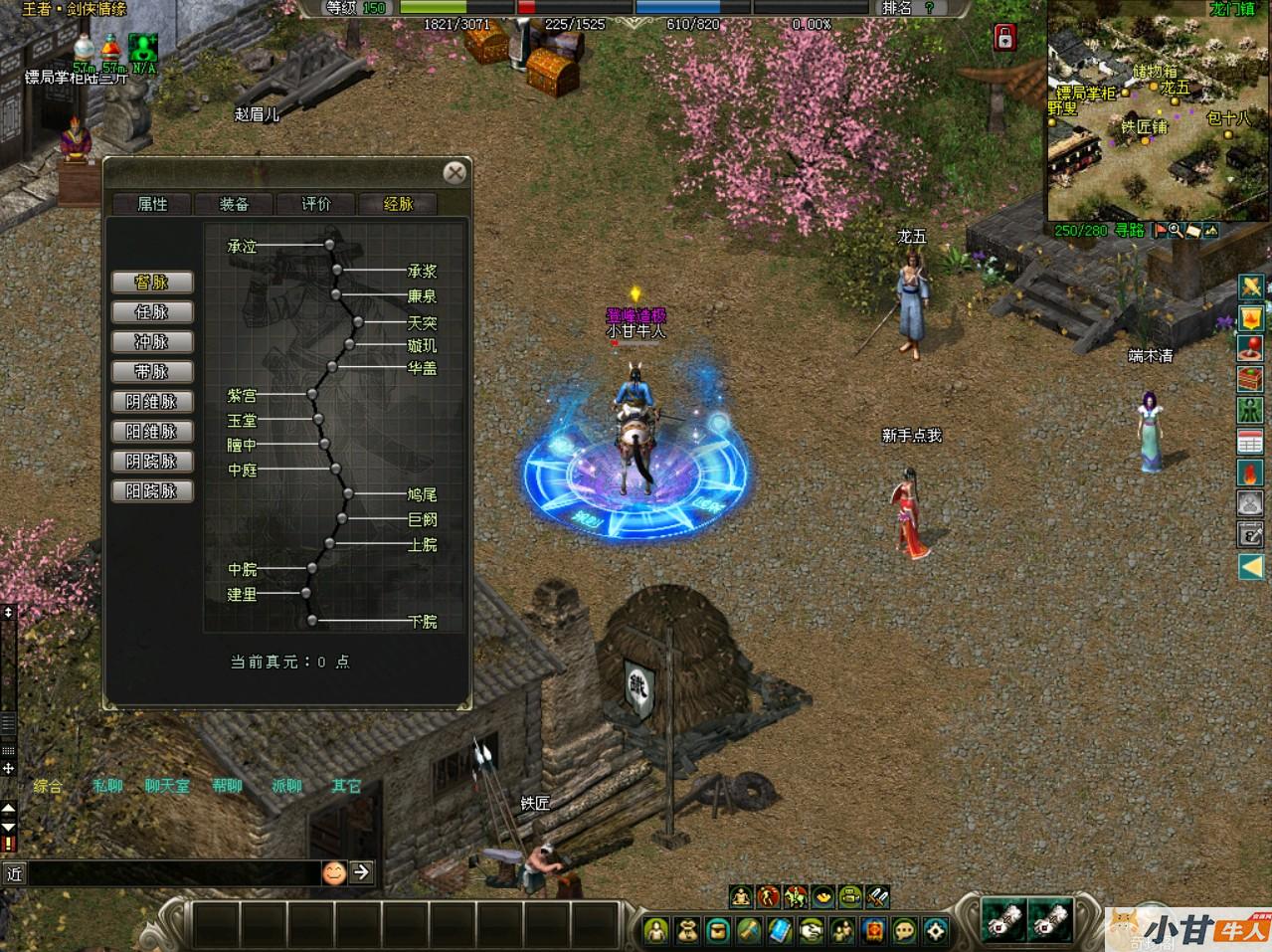The height and width of the screenshot is (952, 1272).
Task: Click the yellow left-arrow collapse button
Action: (x=1250, y=567)
